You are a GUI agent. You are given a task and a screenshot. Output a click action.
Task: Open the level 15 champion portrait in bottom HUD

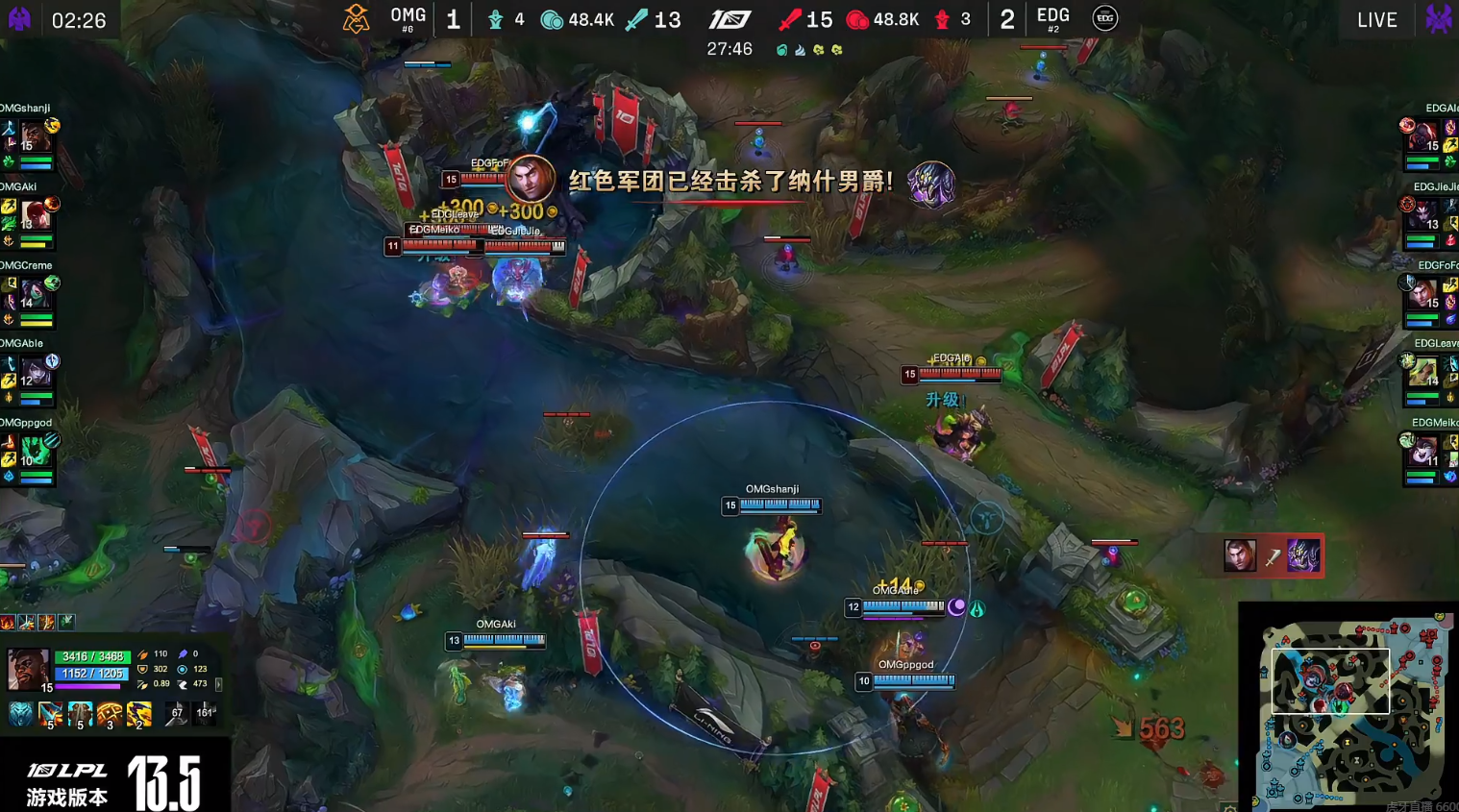pos(29,669)
